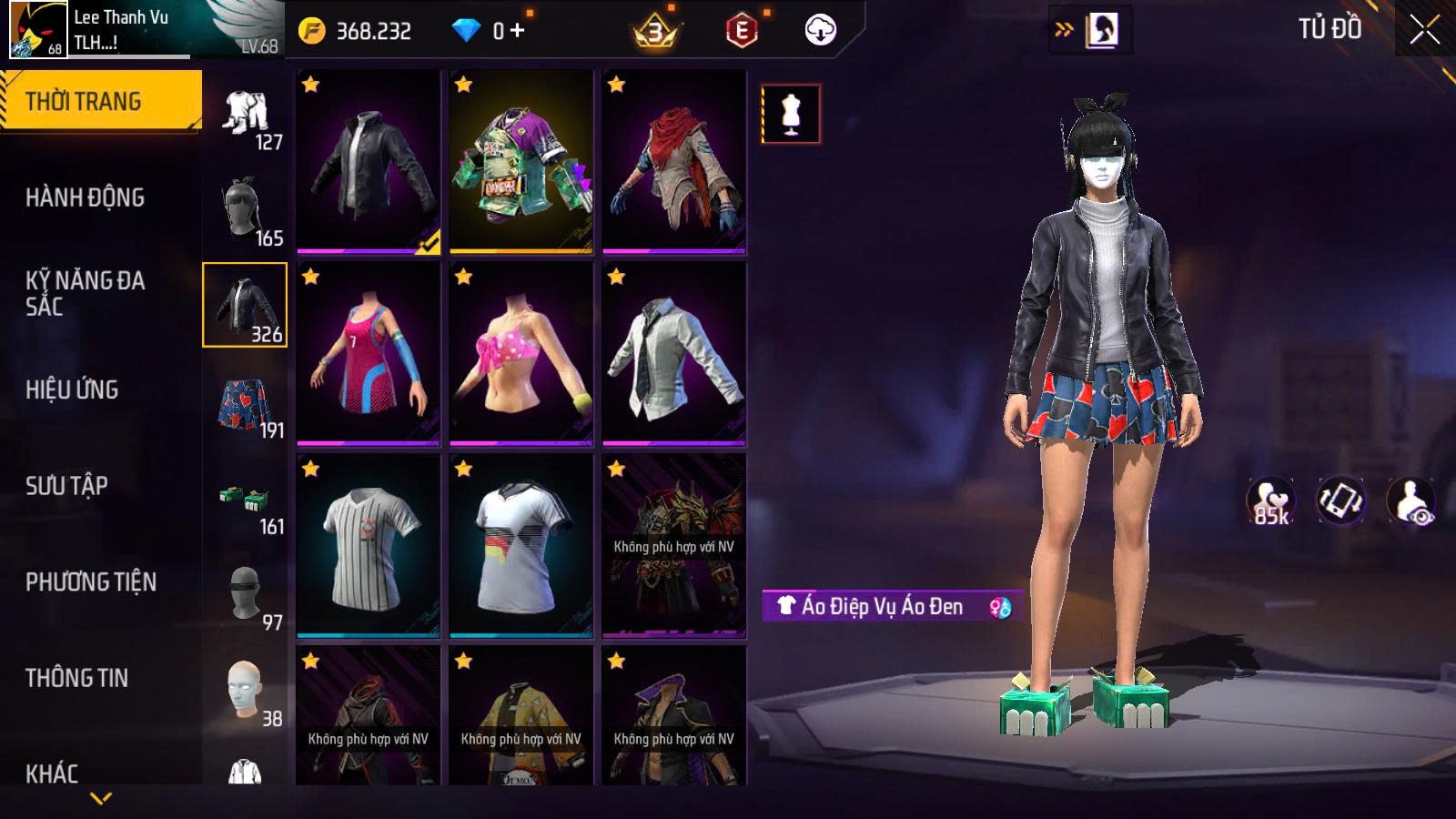Select the white shirt with black tie

[x=674, y=354]
